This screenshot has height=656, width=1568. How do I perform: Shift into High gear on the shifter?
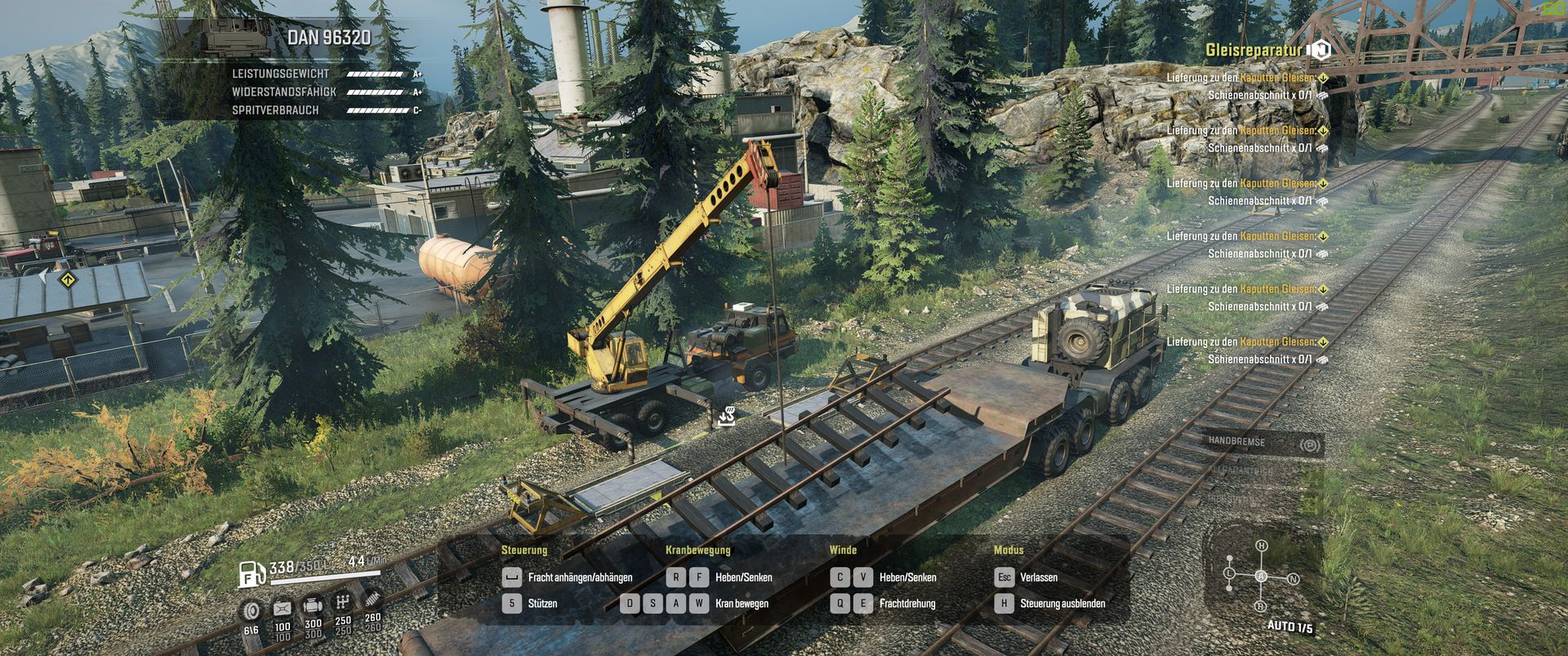click(1261, 546)
